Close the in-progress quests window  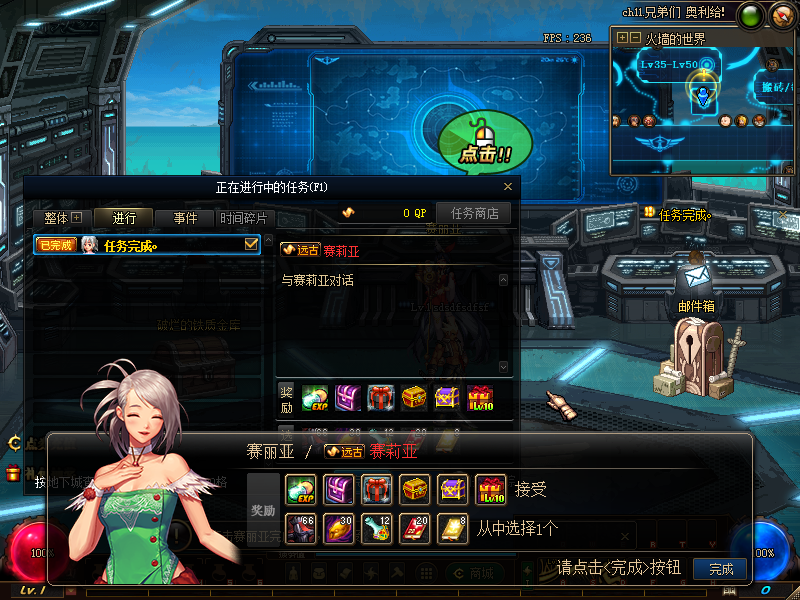click(x=508, y=186)
